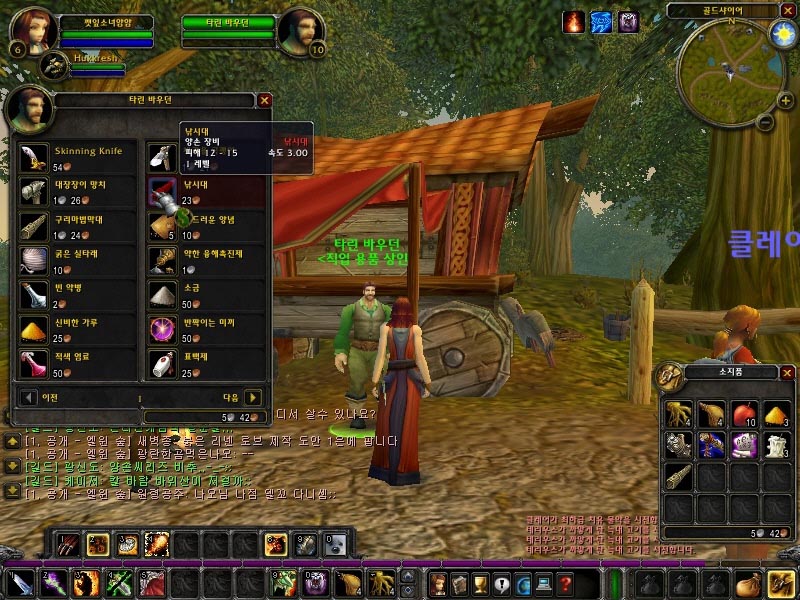Go to the next merchant page
This screenshot has height=600, width=800.
[x=253, y=397]
